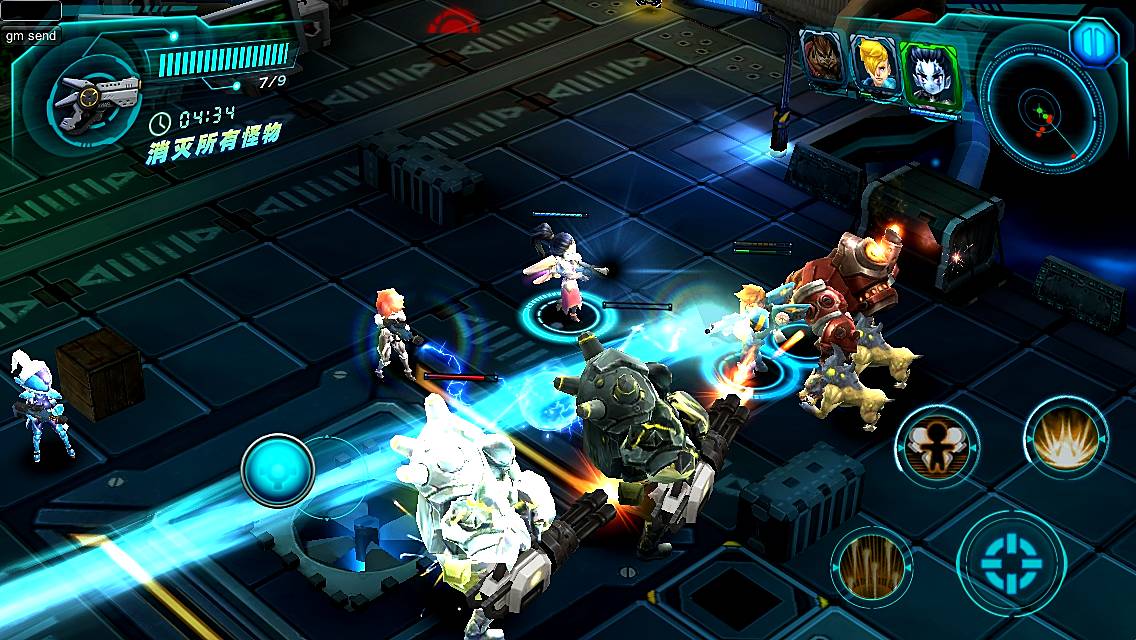
Task: Tap the virtual joystick knob
Action: pos(278,469)
